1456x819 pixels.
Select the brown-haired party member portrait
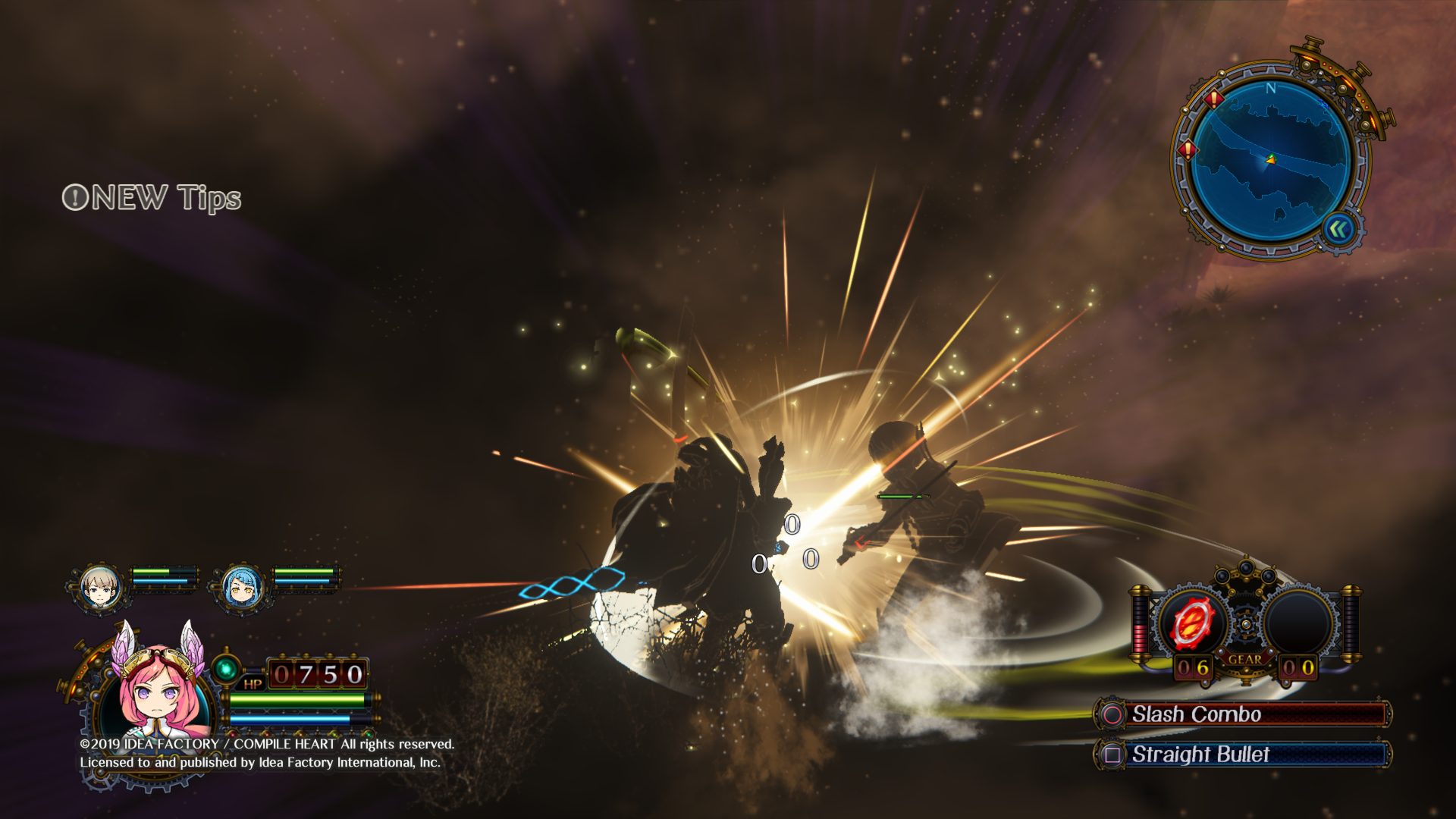pos(99,586)
